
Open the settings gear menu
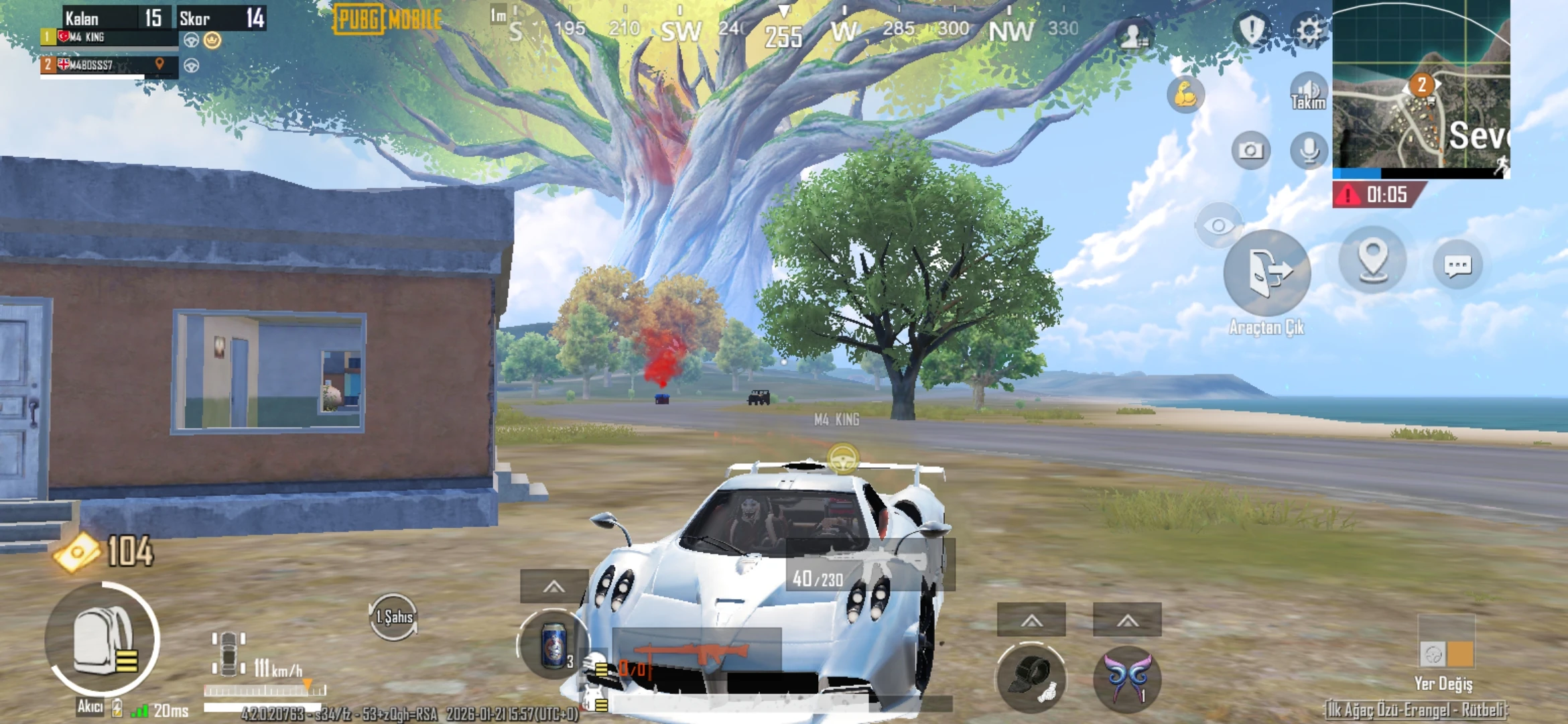click(1309, 30)
